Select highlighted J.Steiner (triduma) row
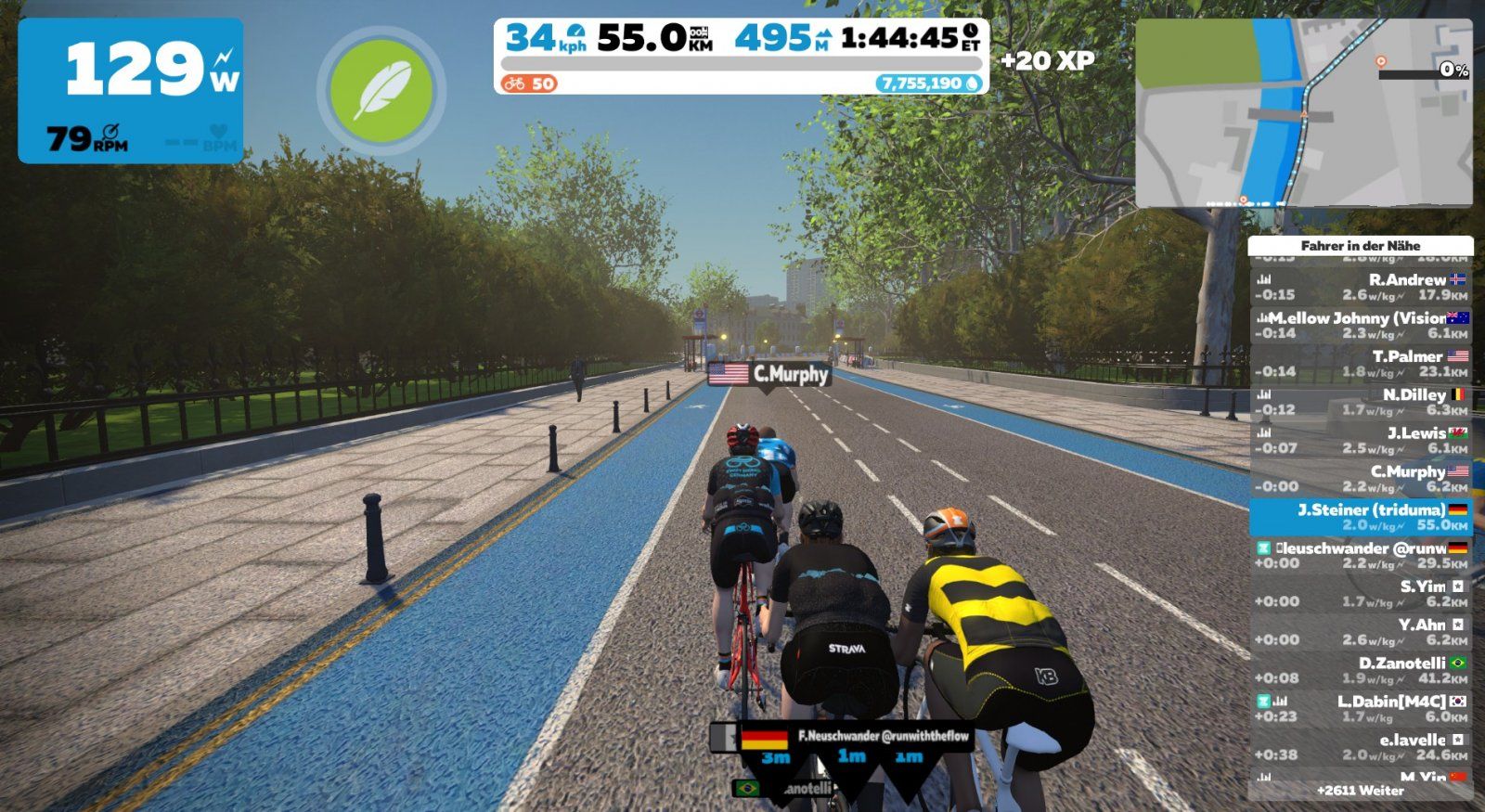Viewport: 1485px width, 812px height. (x=1360, y=517)
